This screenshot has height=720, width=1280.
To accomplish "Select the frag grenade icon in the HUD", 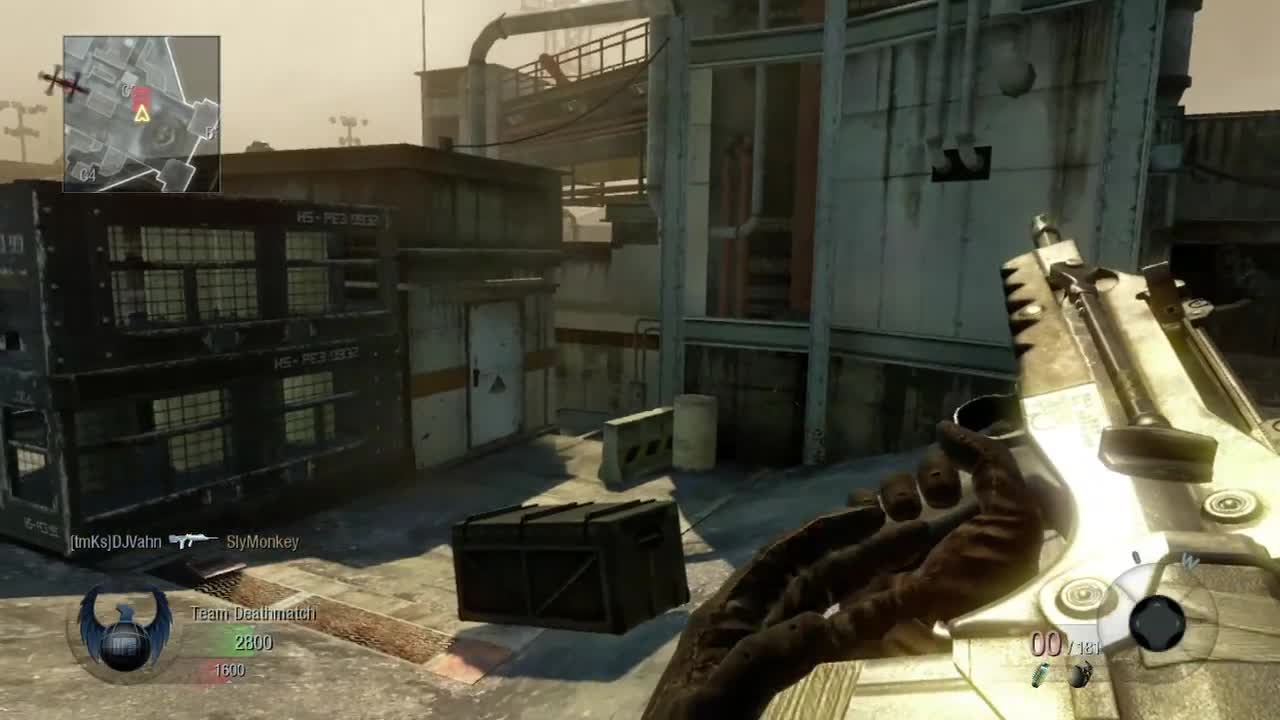I will tap(1083, 676).
